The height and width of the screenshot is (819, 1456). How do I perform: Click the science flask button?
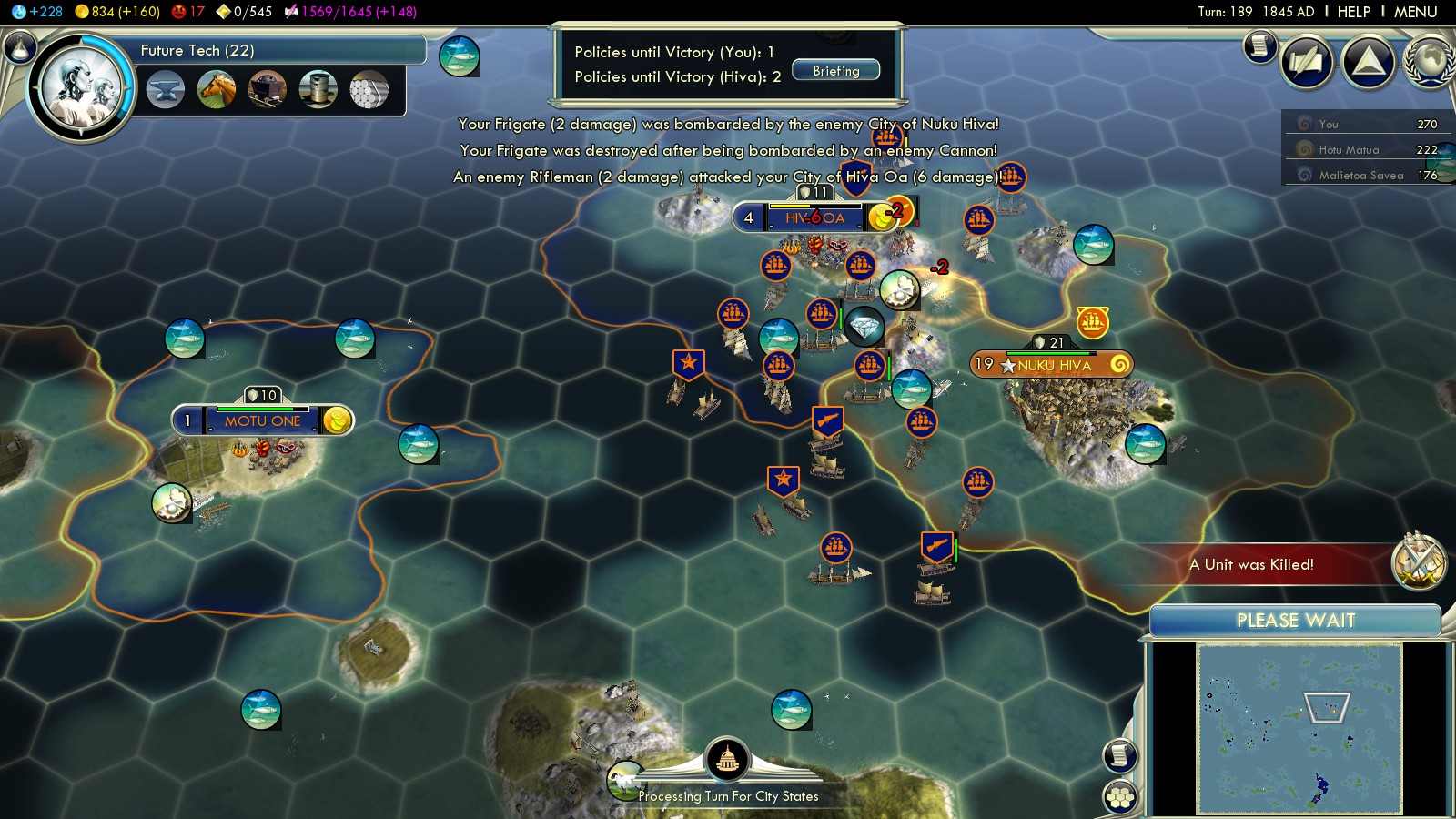click(x=19, y=46)
